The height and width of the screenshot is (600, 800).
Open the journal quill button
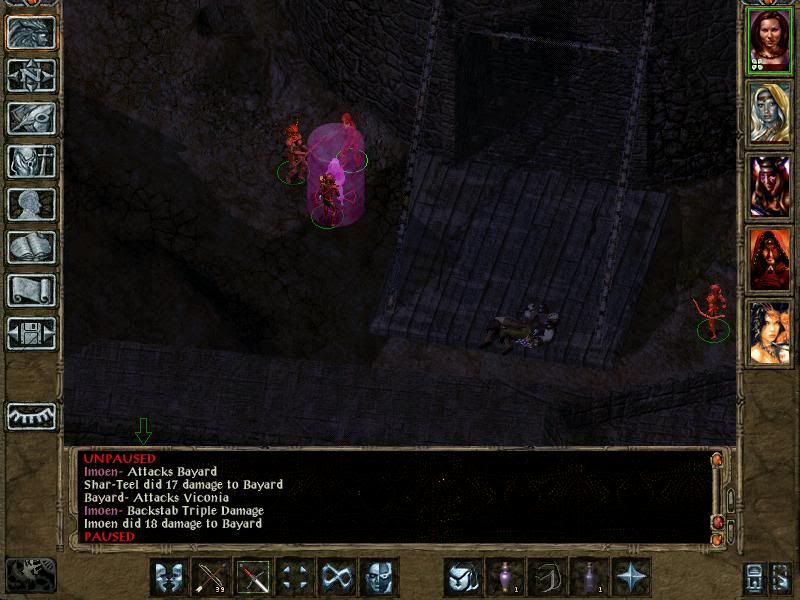31,119
